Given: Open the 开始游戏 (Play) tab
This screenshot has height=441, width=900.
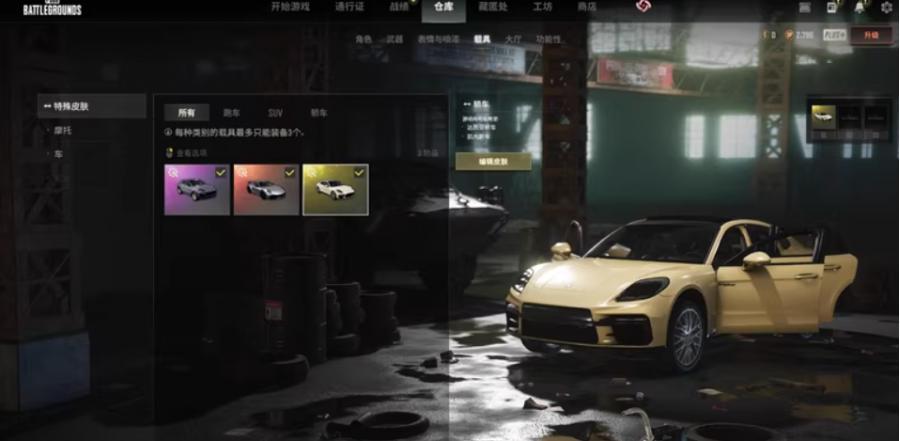Looking at the screenshot, I should [290, 7].
